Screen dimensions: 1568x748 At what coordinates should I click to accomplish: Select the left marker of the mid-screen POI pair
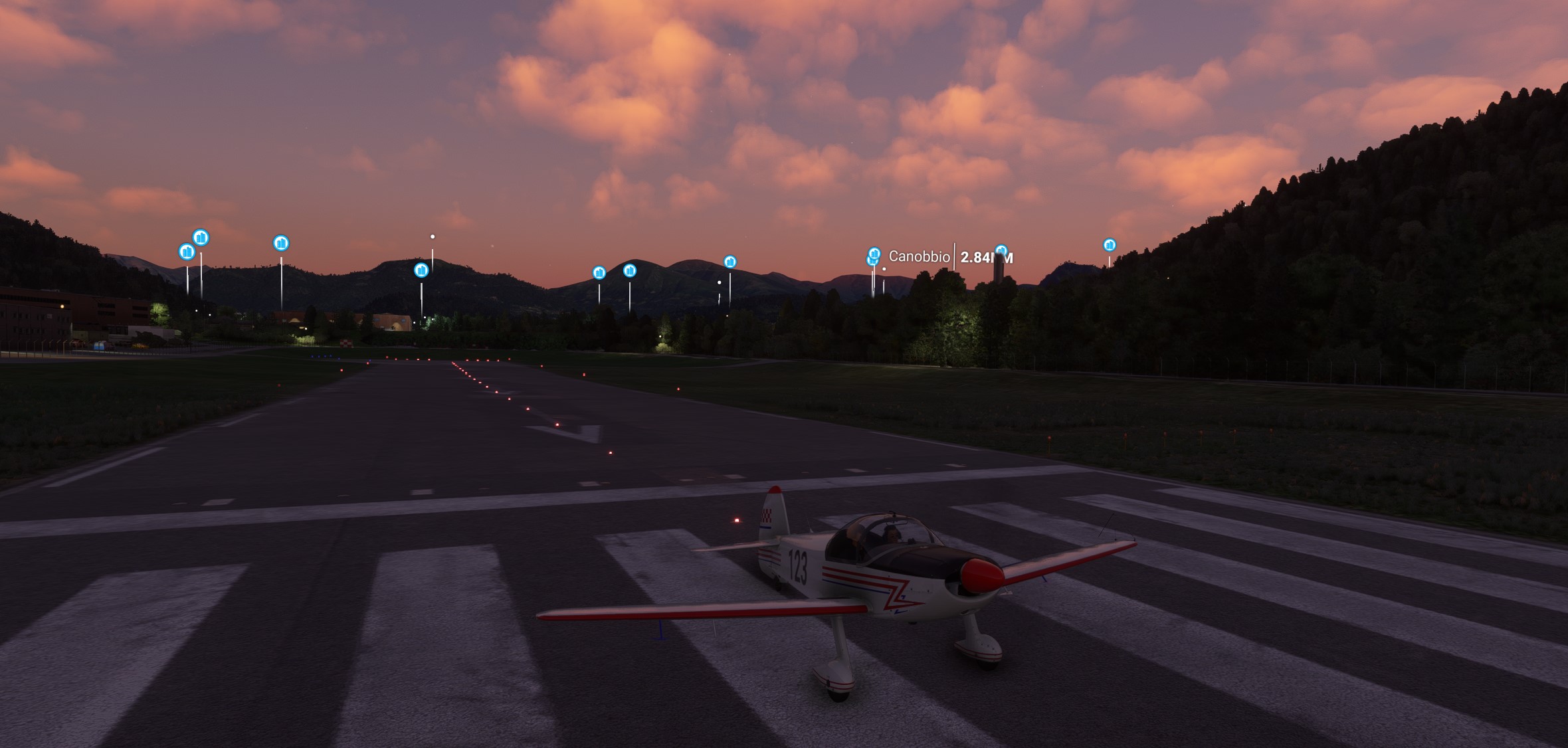pos(600,271)
